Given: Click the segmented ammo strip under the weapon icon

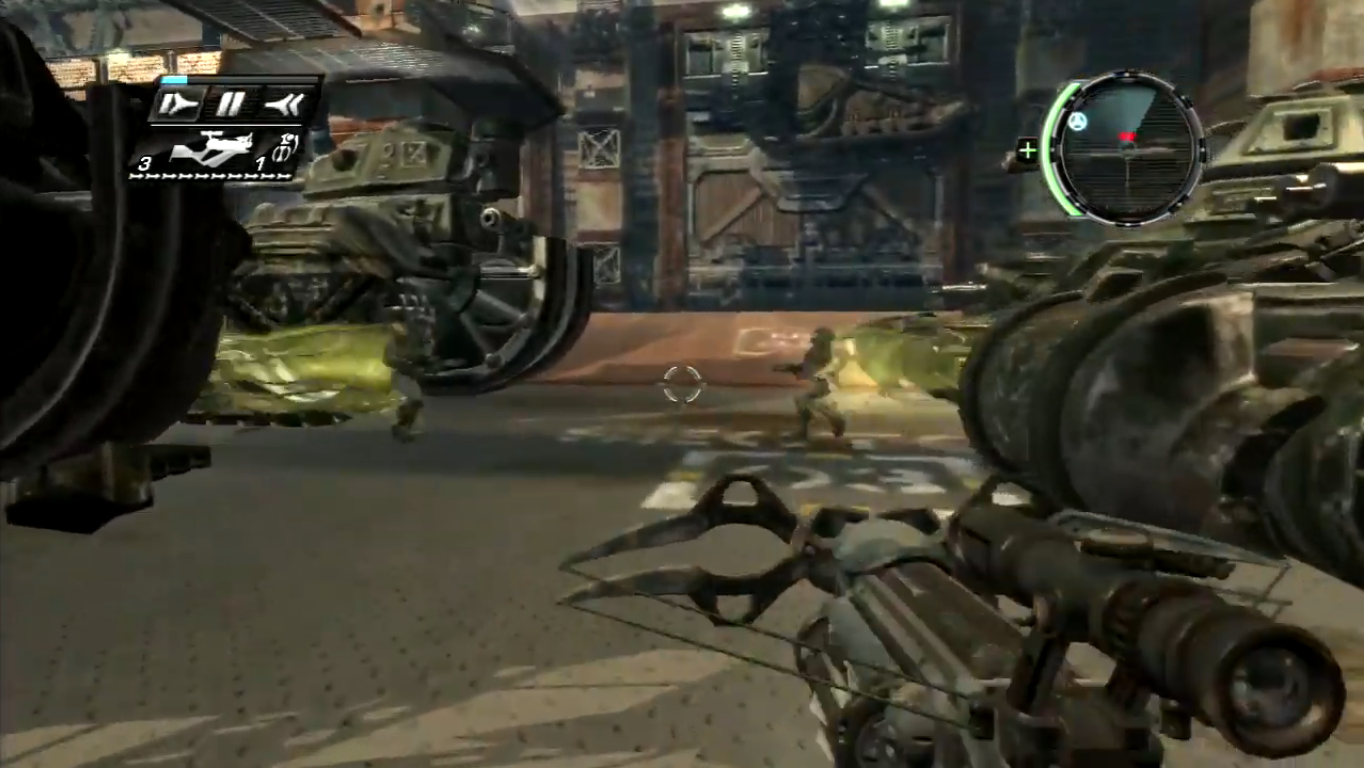Looking at the screenshot, I should 210,176.
